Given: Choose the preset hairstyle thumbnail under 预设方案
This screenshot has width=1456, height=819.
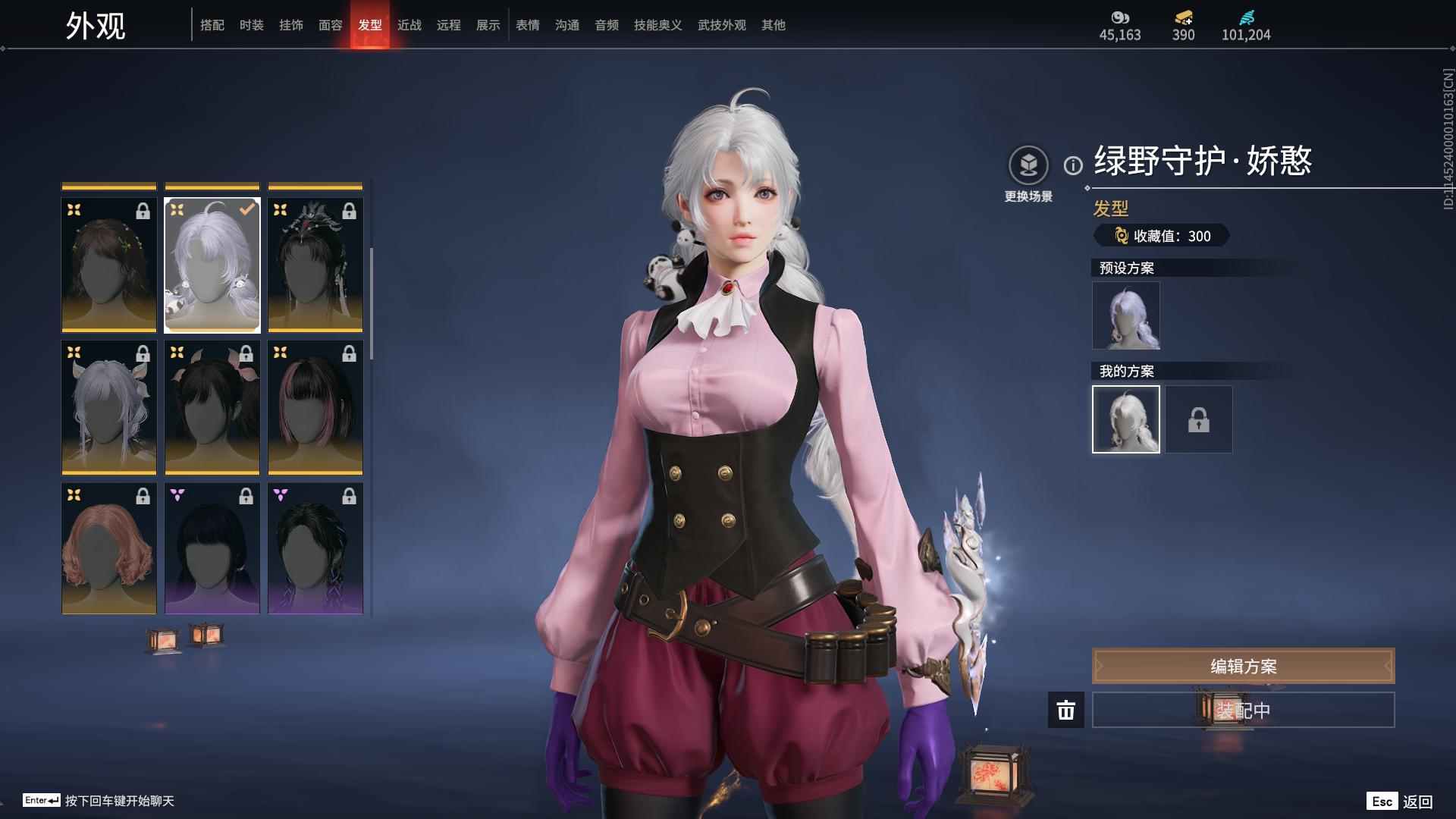Looking at the screenshot, I should point(1126,315).
